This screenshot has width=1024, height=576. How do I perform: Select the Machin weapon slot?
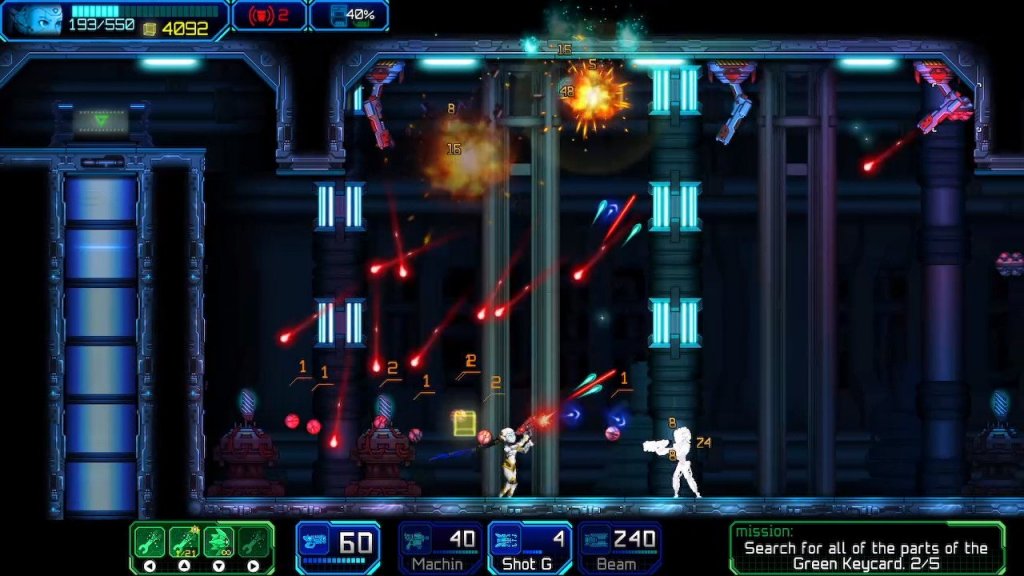[440, 547]
